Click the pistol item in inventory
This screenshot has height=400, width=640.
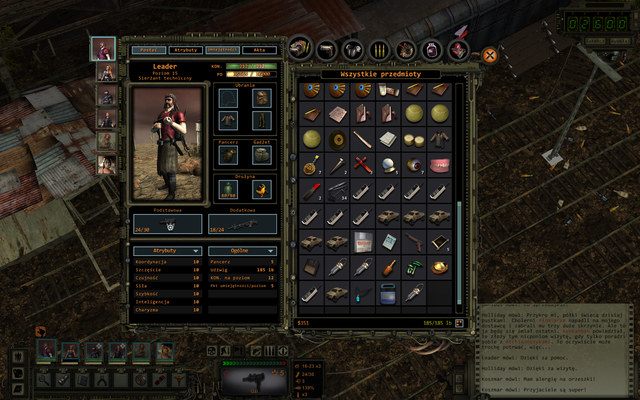412,241
